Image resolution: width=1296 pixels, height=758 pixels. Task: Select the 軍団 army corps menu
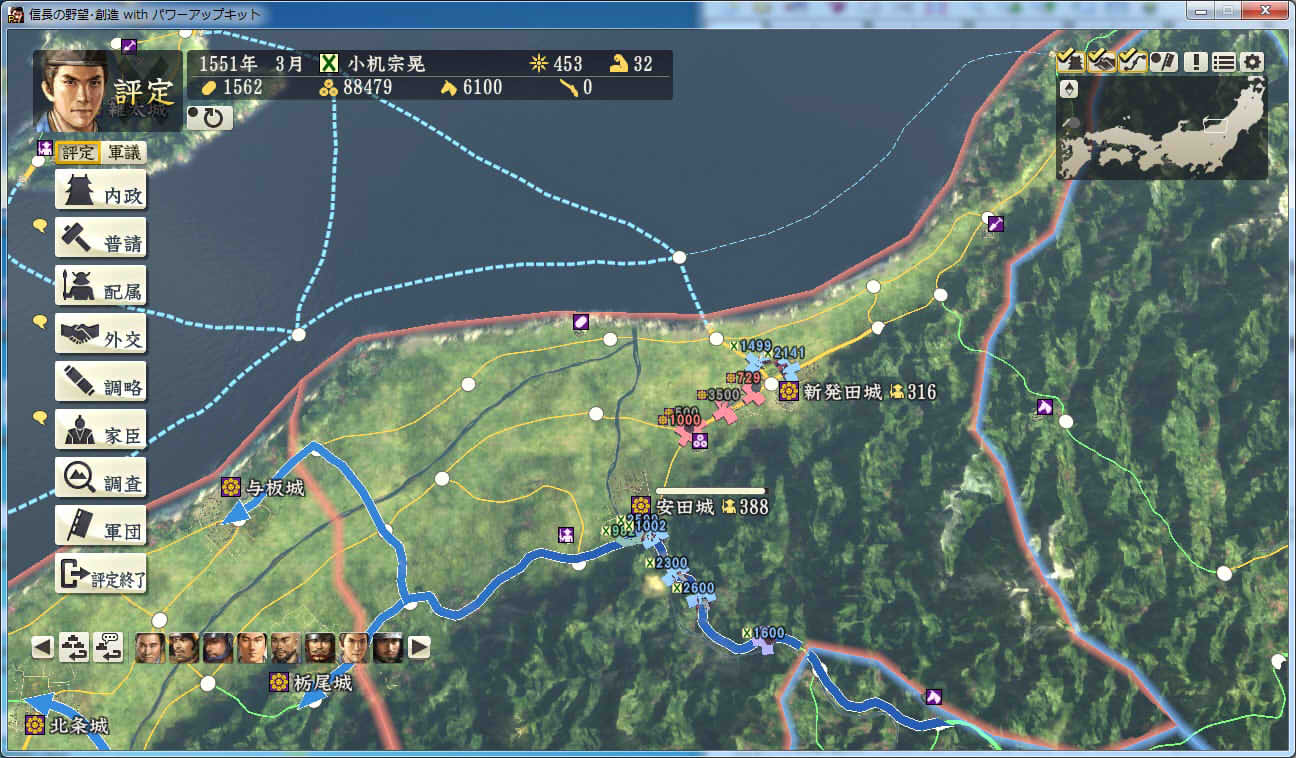click(x=101, y=529)
